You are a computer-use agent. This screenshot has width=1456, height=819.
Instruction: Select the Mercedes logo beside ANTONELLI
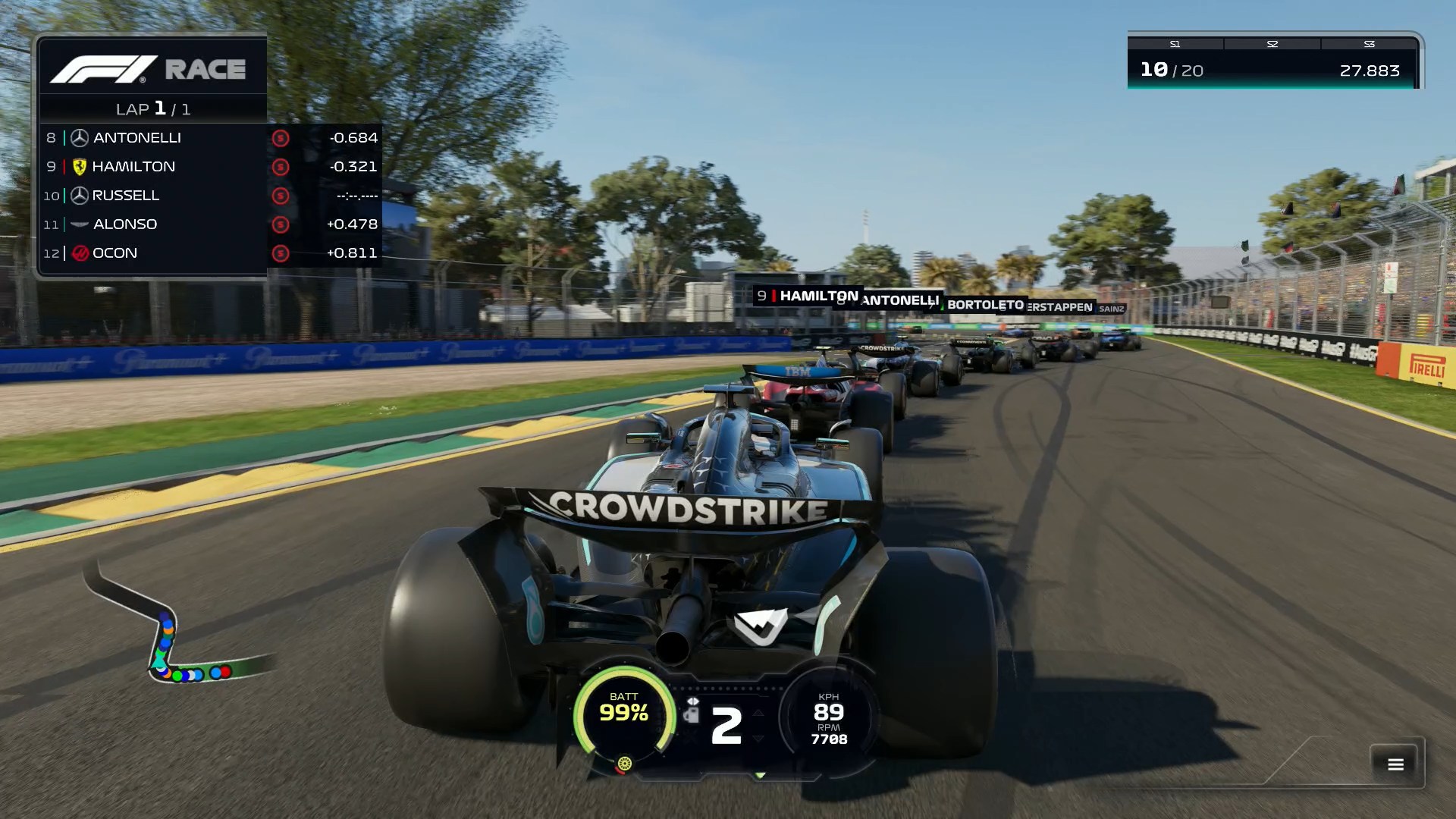pyautogui.click(x=78, y=137)
